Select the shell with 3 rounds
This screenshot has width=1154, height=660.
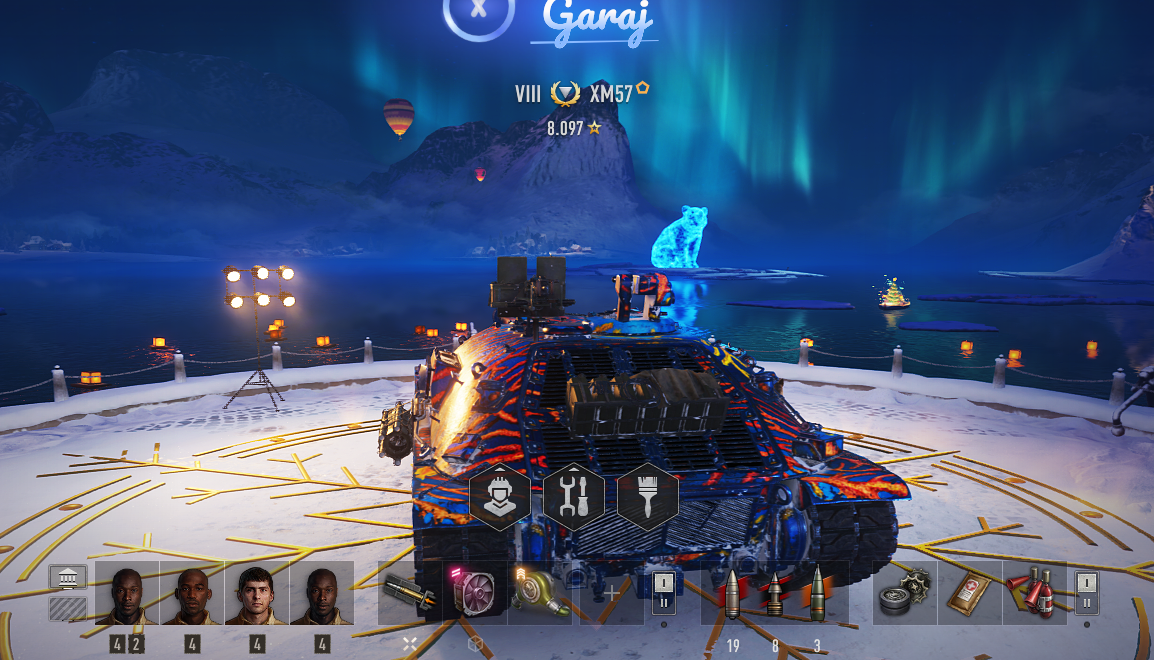pyautogui.click(x=817, y=593)
